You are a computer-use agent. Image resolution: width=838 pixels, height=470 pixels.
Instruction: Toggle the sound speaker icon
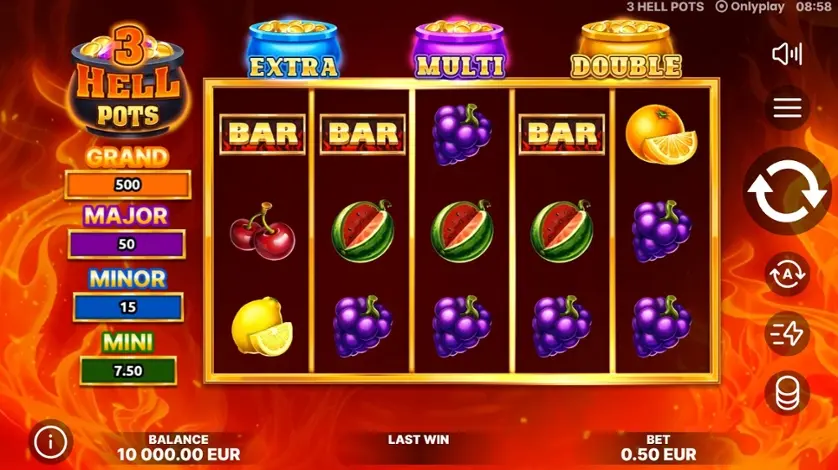[x=787, y=54]
